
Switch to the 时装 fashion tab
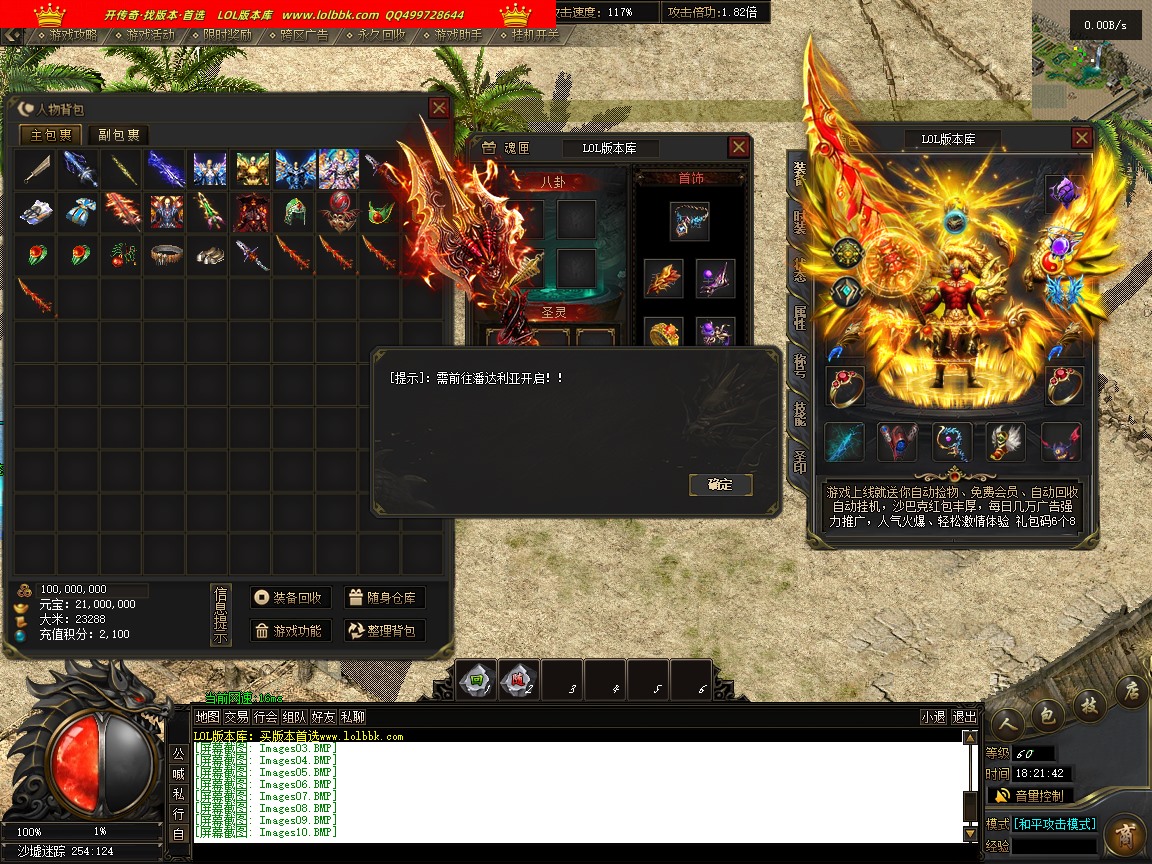click(x=799, y=221)
